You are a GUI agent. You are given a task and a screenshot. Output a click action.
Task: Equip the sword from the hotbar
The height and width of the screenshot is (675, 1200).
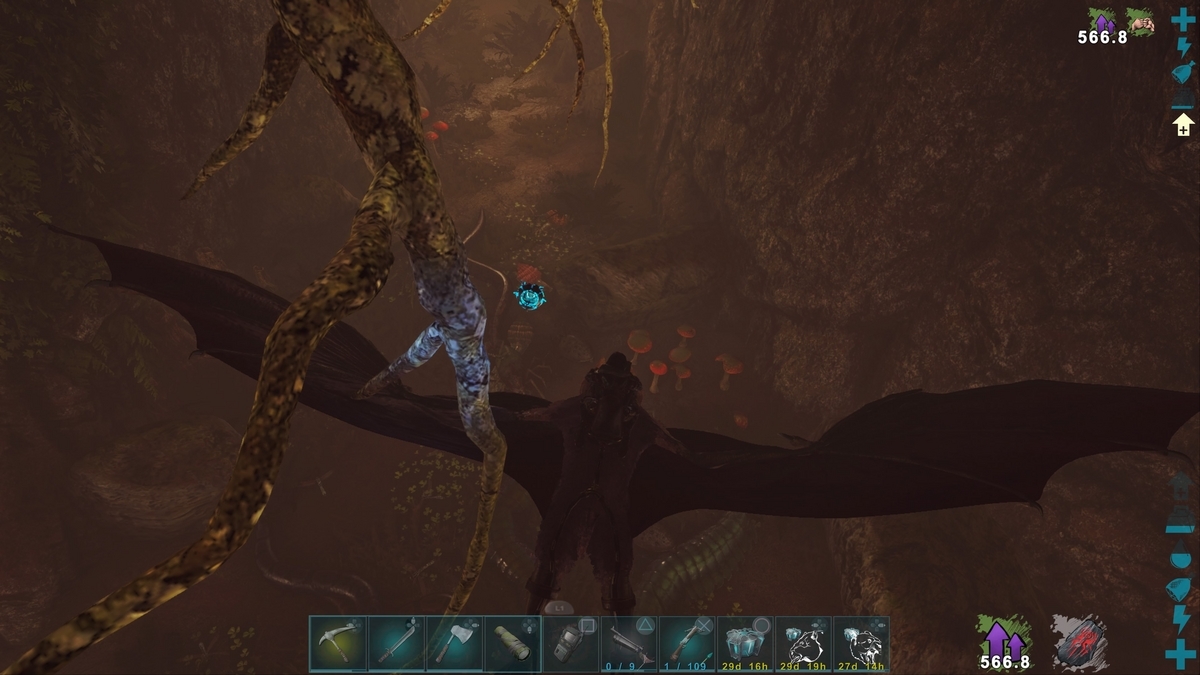[x=396, y=643]
